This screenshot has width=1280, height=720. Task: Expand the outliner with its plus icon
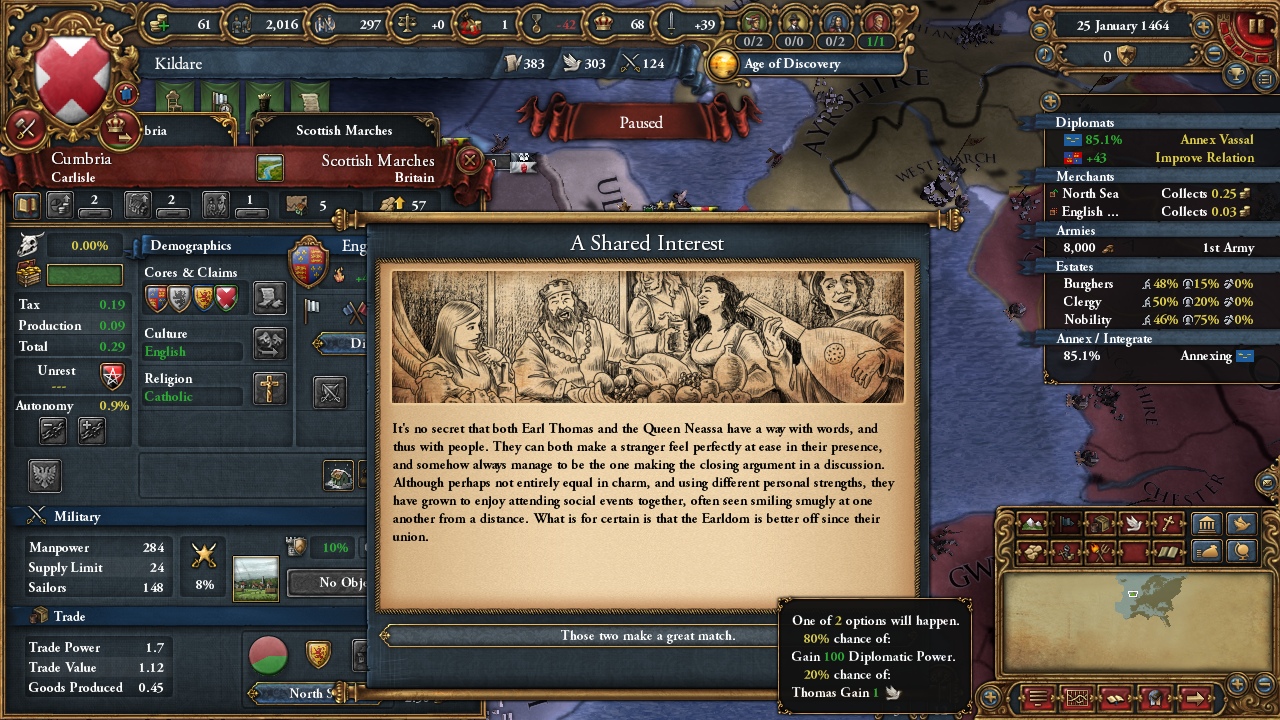pos(1049,101)
